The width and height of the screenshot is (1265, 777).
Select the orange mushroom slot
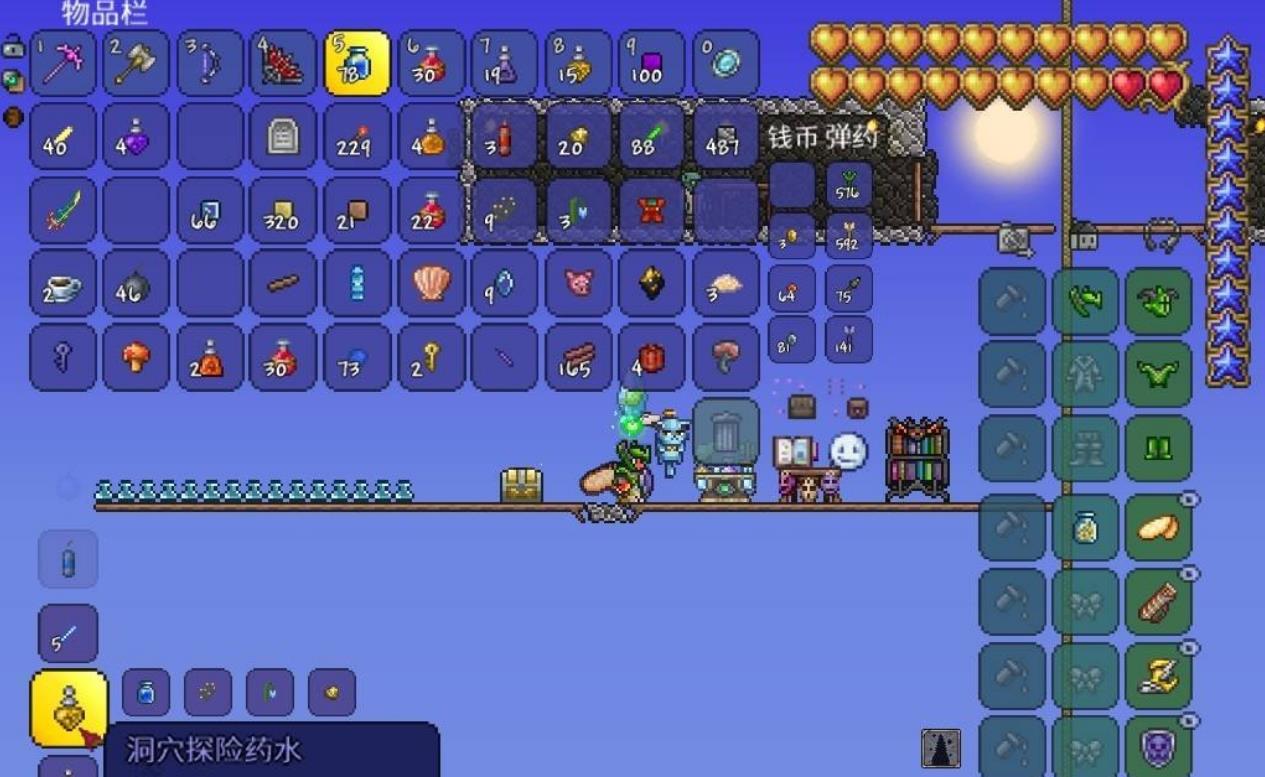[x=136, y=357]
